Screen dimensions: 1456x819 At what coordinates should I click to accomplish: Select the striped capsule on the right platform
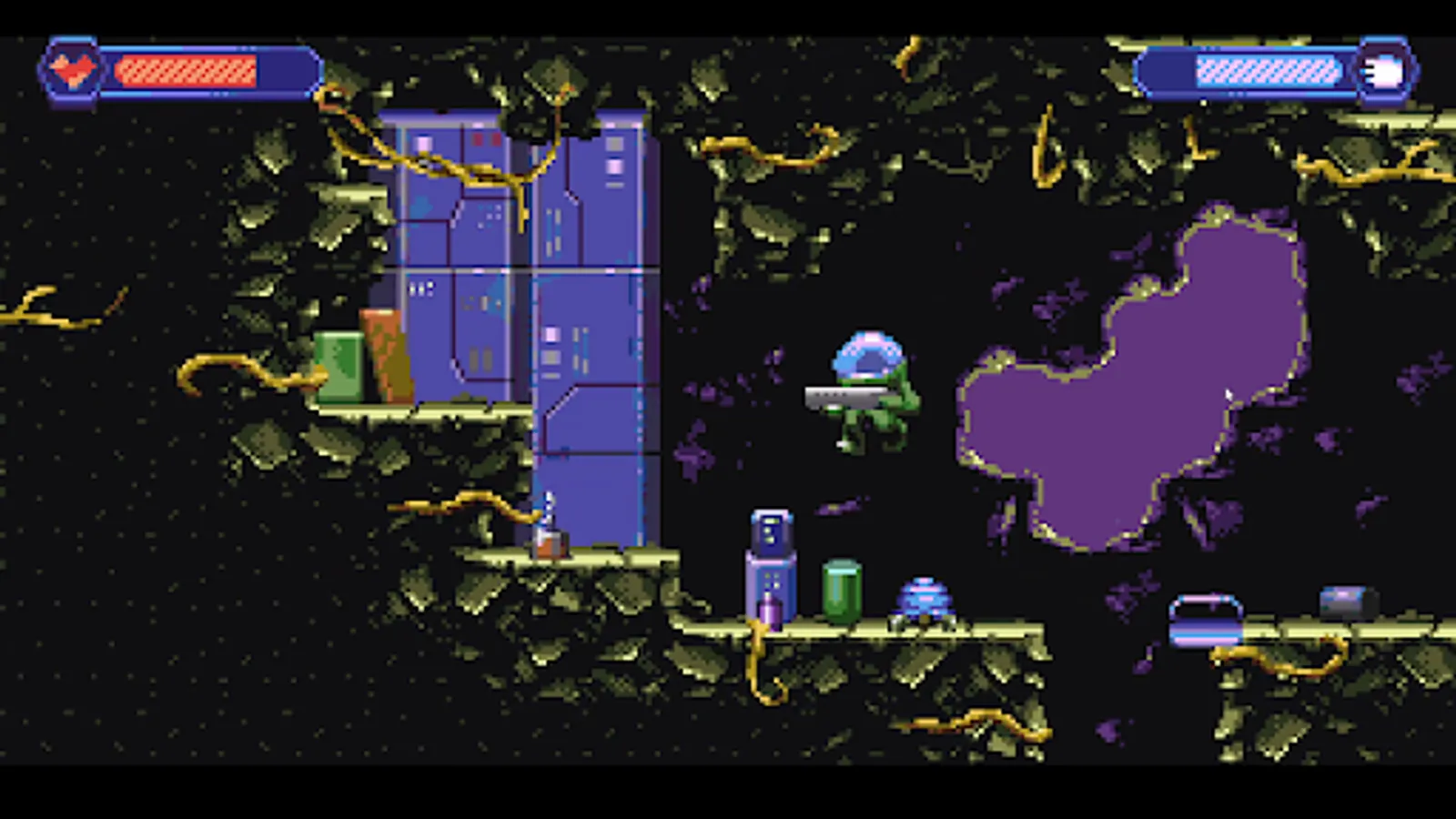click(1206, 619)
